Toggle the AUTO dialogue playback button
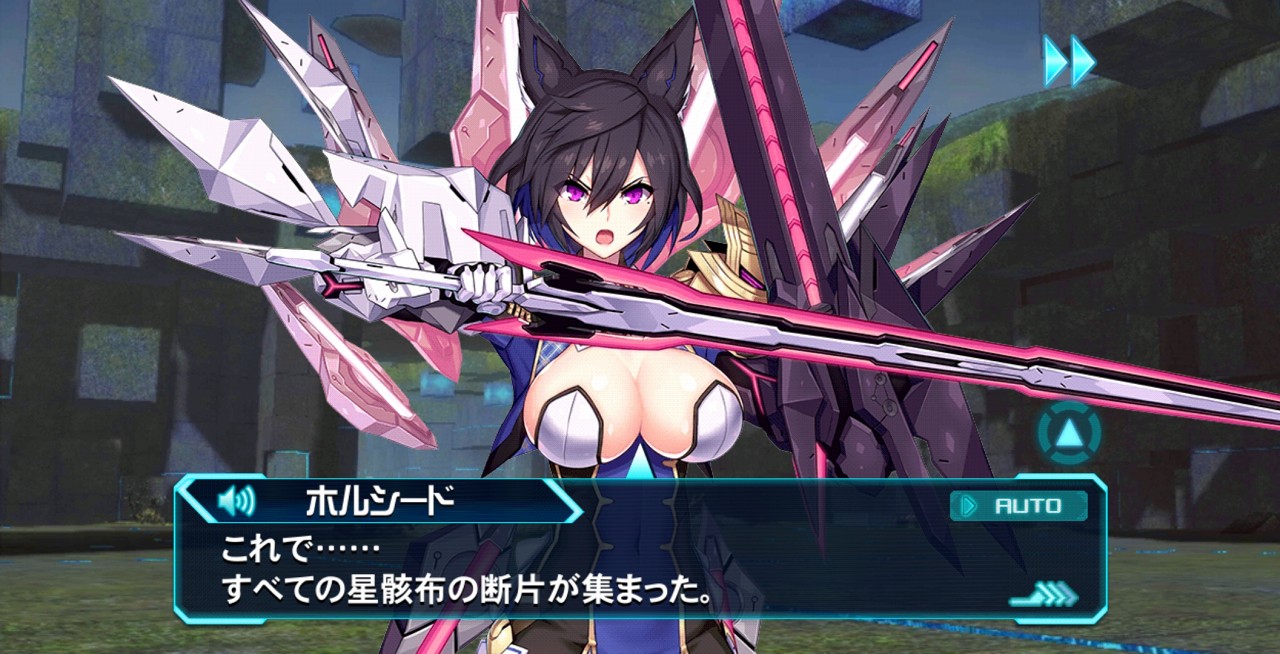This screenshot has width=1280, height=654. pos(1018,506)
